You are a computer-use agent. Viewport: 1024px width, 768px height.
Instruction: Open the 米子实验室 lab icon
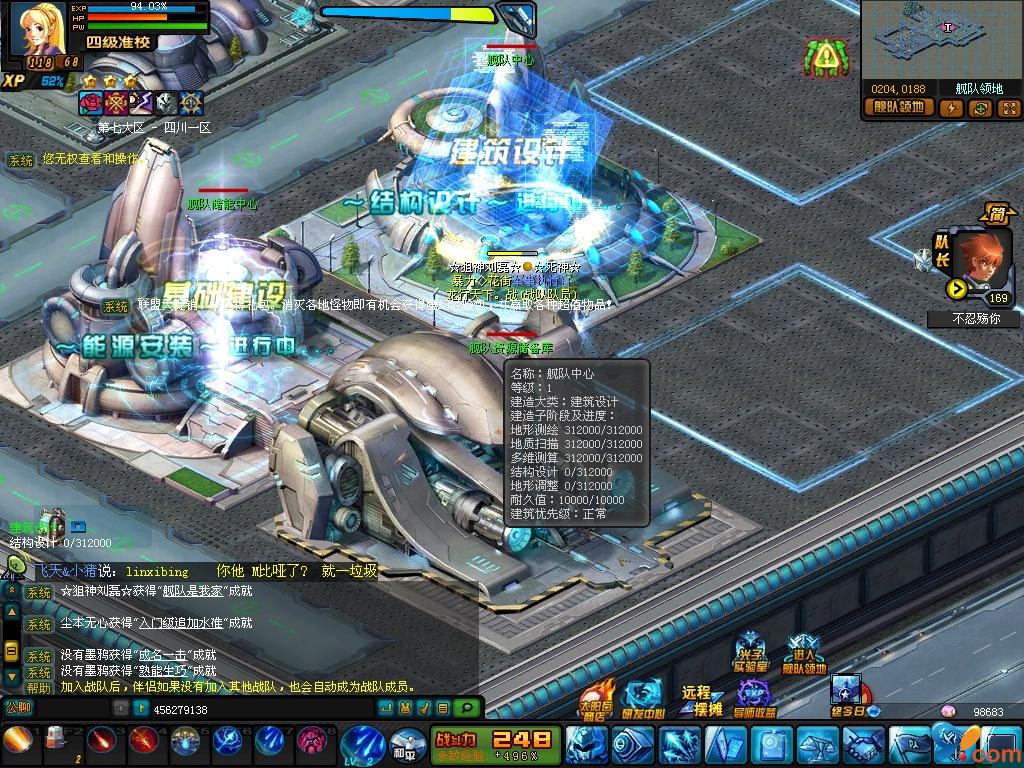click(x=750, y=654)
